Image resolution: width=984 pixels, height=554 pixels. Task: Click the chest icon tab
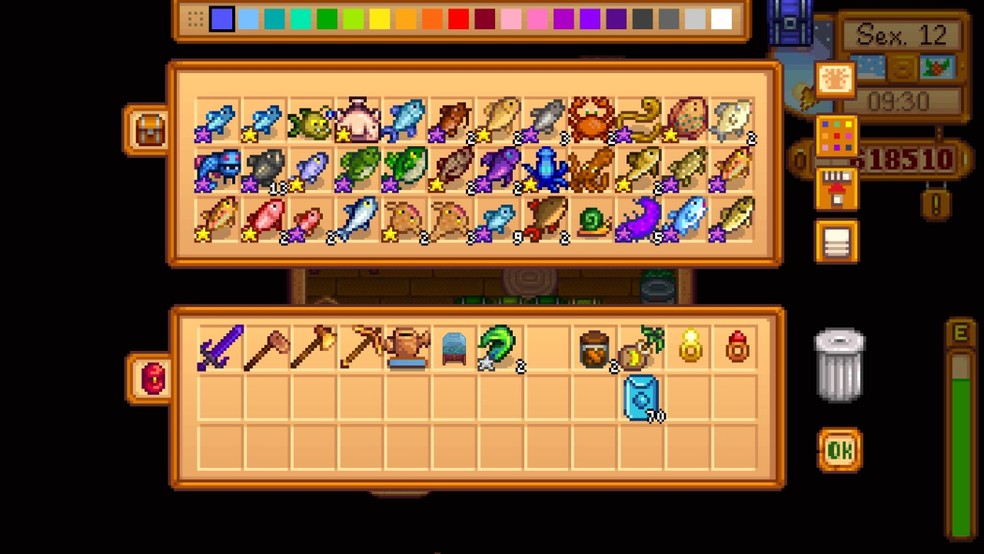click(149, 129)
